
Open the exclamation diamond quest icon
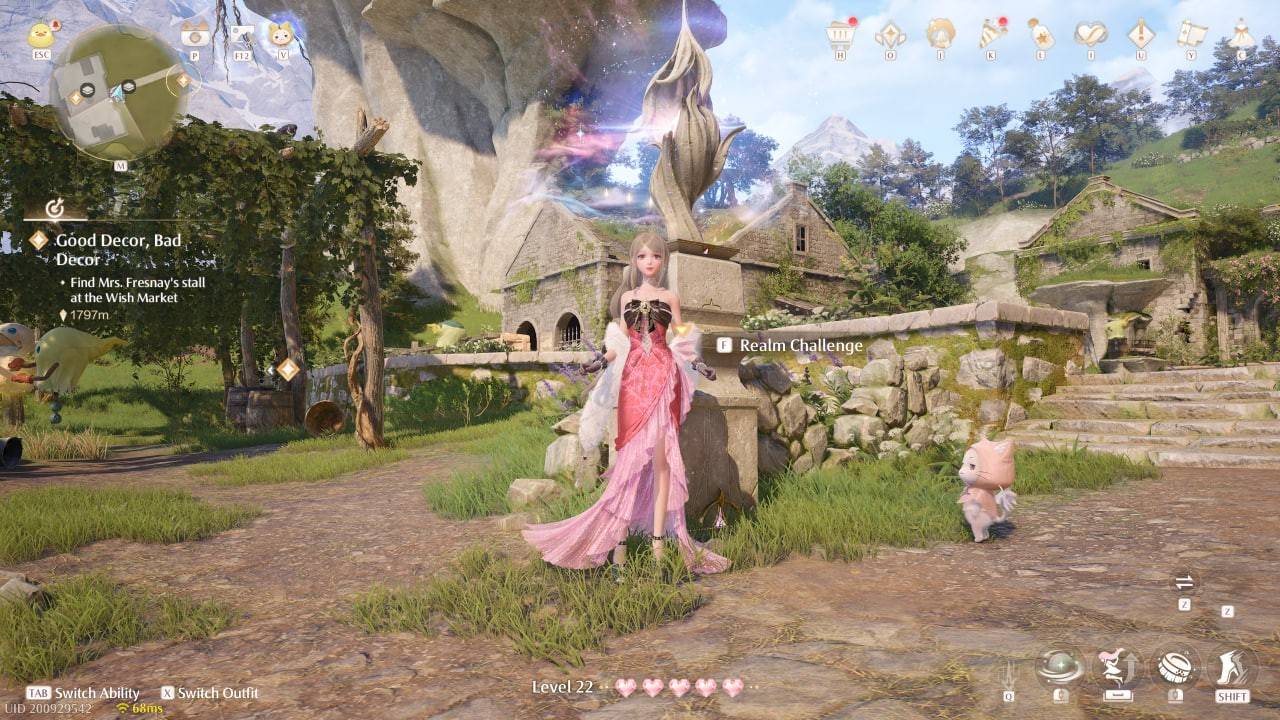1141,35
